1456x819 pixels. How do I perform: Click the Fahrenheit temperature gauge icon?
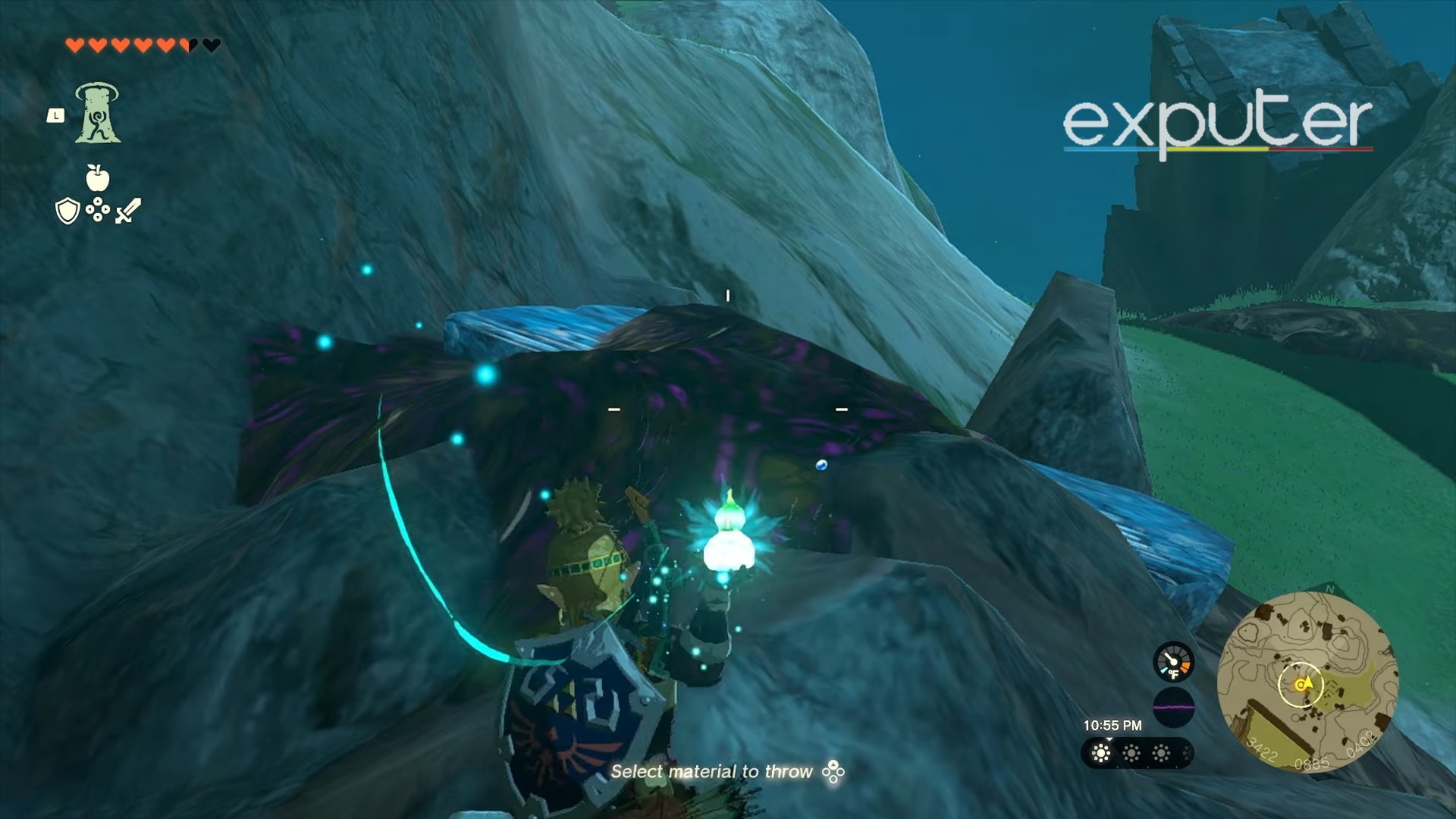click(1174, 663)
